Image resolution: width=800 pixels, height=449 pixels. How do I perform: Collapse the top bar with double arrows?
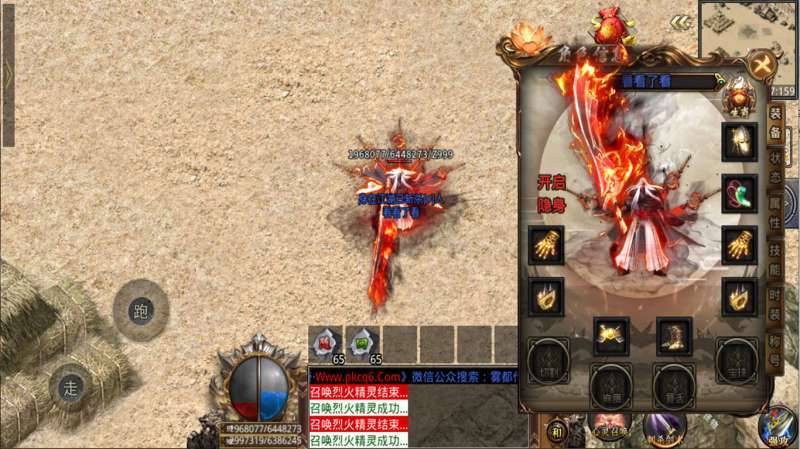pos(681,21)
